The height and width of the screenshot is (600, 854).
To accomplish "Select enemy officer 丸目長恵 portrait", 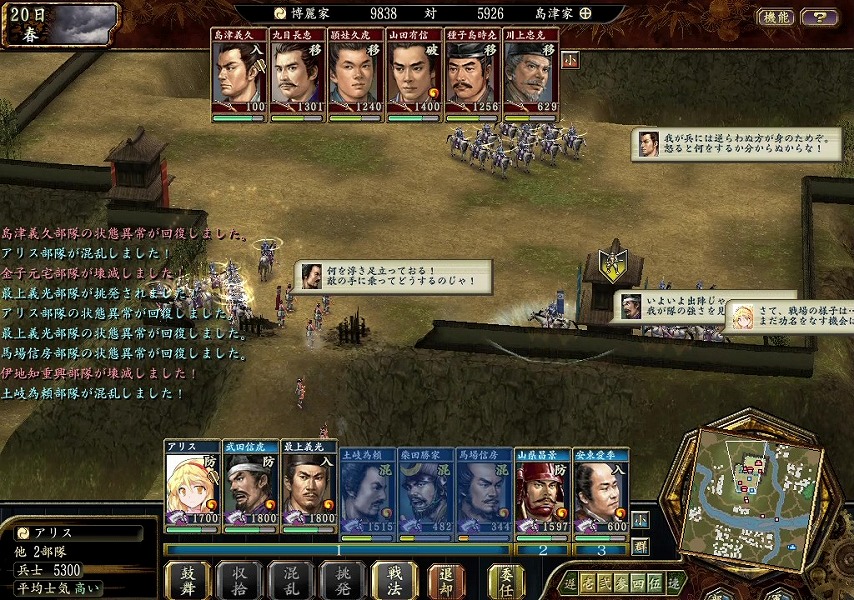I will (298, 76).
